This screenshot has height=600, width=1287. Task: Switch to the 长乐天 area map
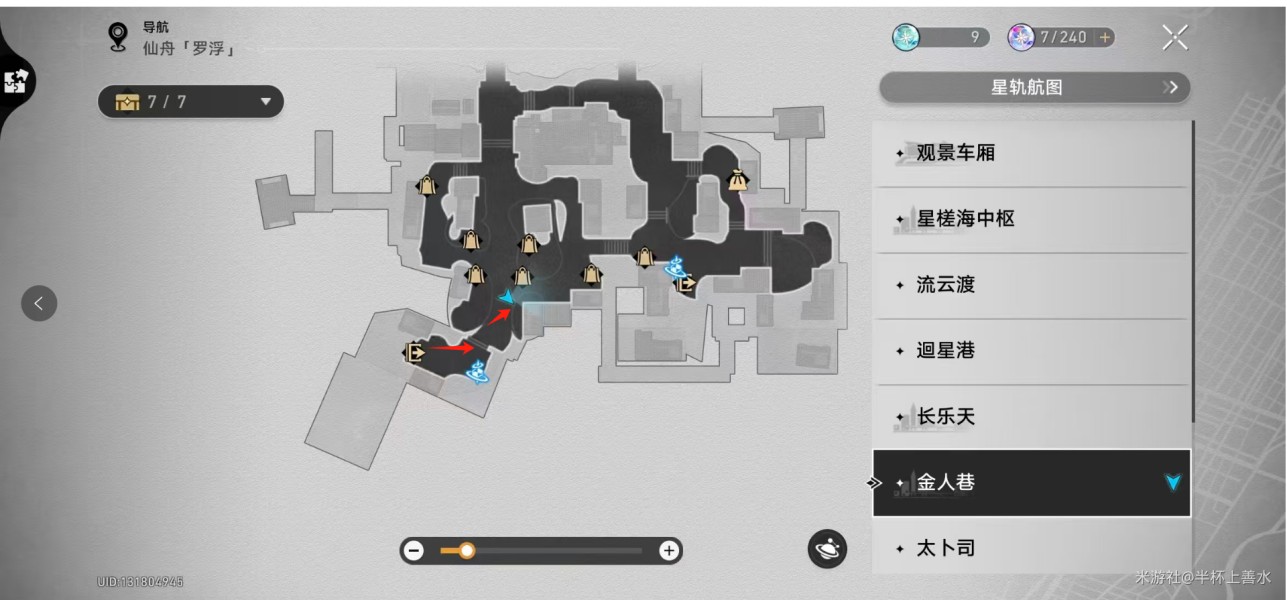point(1032,416)
